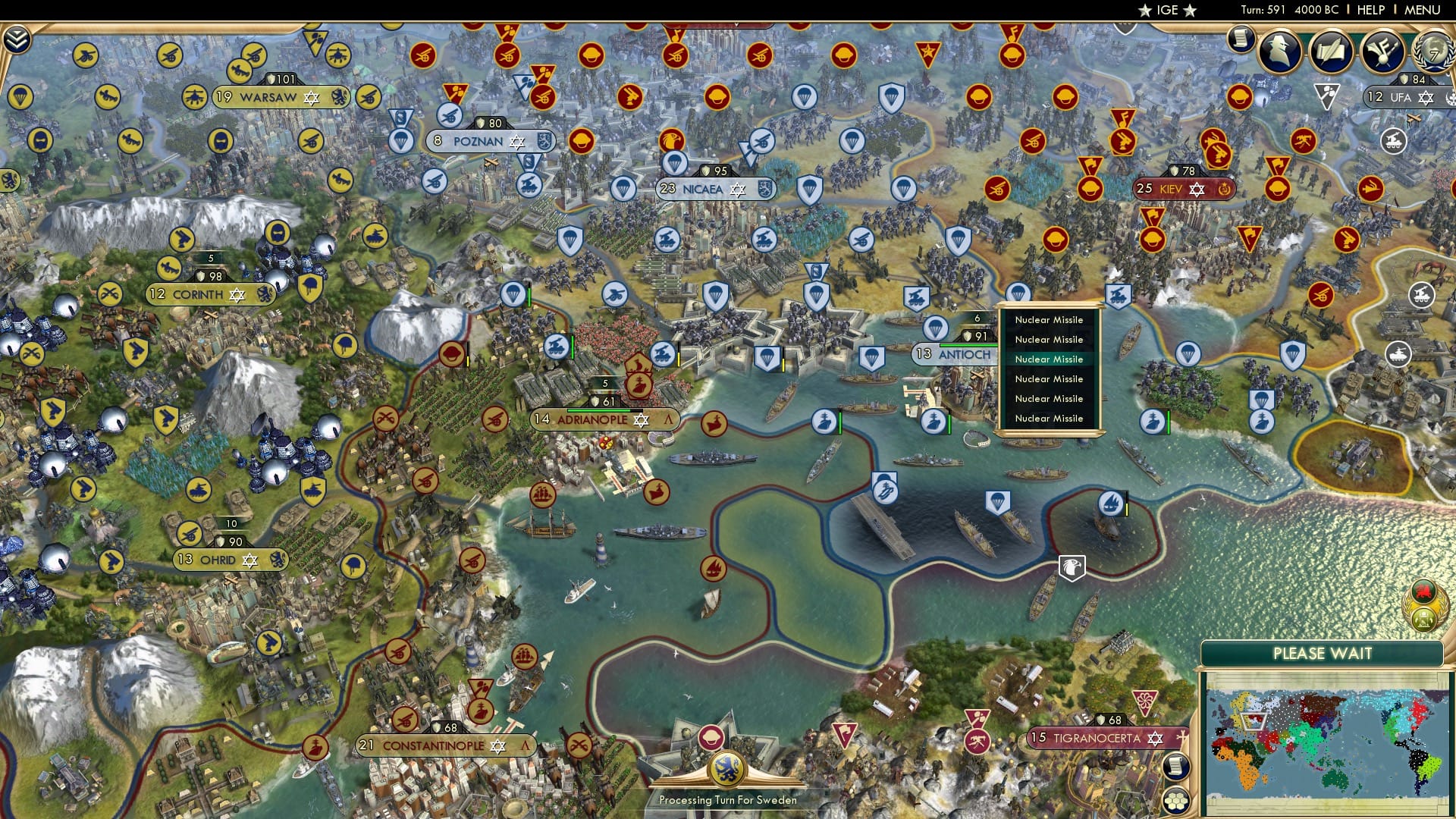Click the IGE label in the top bar
This screenshot has height=819, width=1456.
(1168, 11)
